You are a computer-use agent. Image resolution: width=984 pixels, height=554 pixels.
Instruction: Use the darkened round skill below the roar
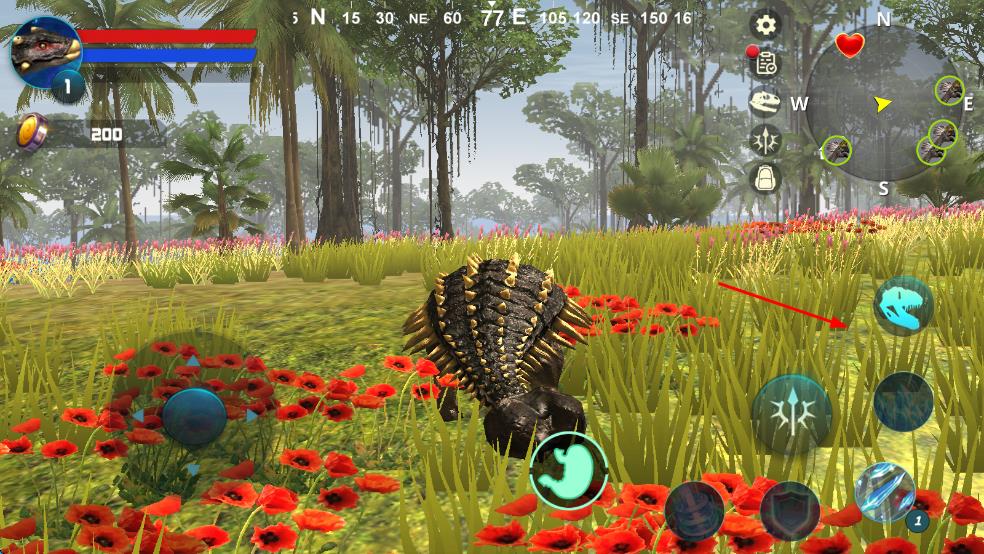[x=903, y=402]
